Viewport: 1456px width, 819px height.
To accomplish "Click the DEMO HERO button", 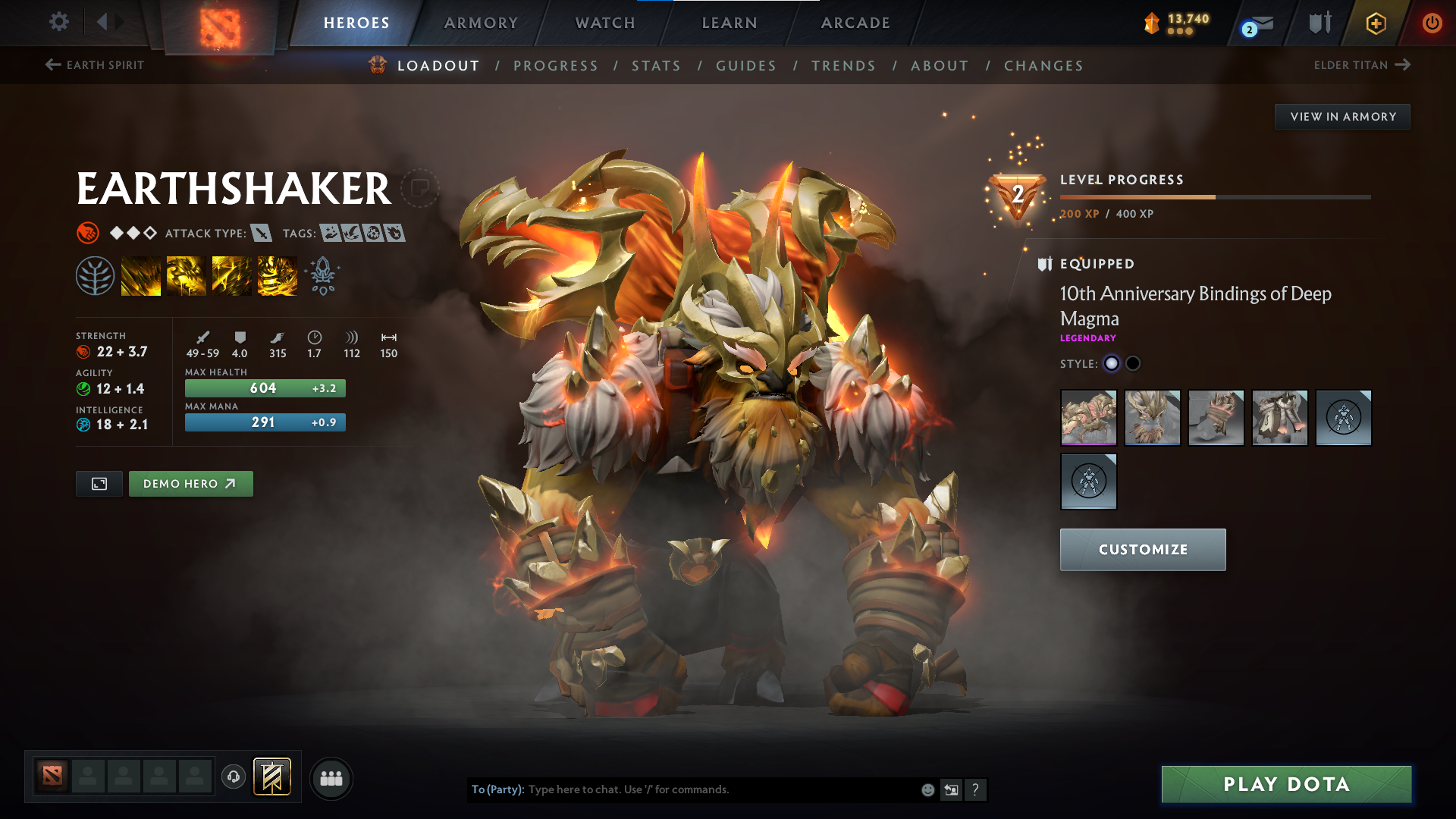I will pos(190,483).
